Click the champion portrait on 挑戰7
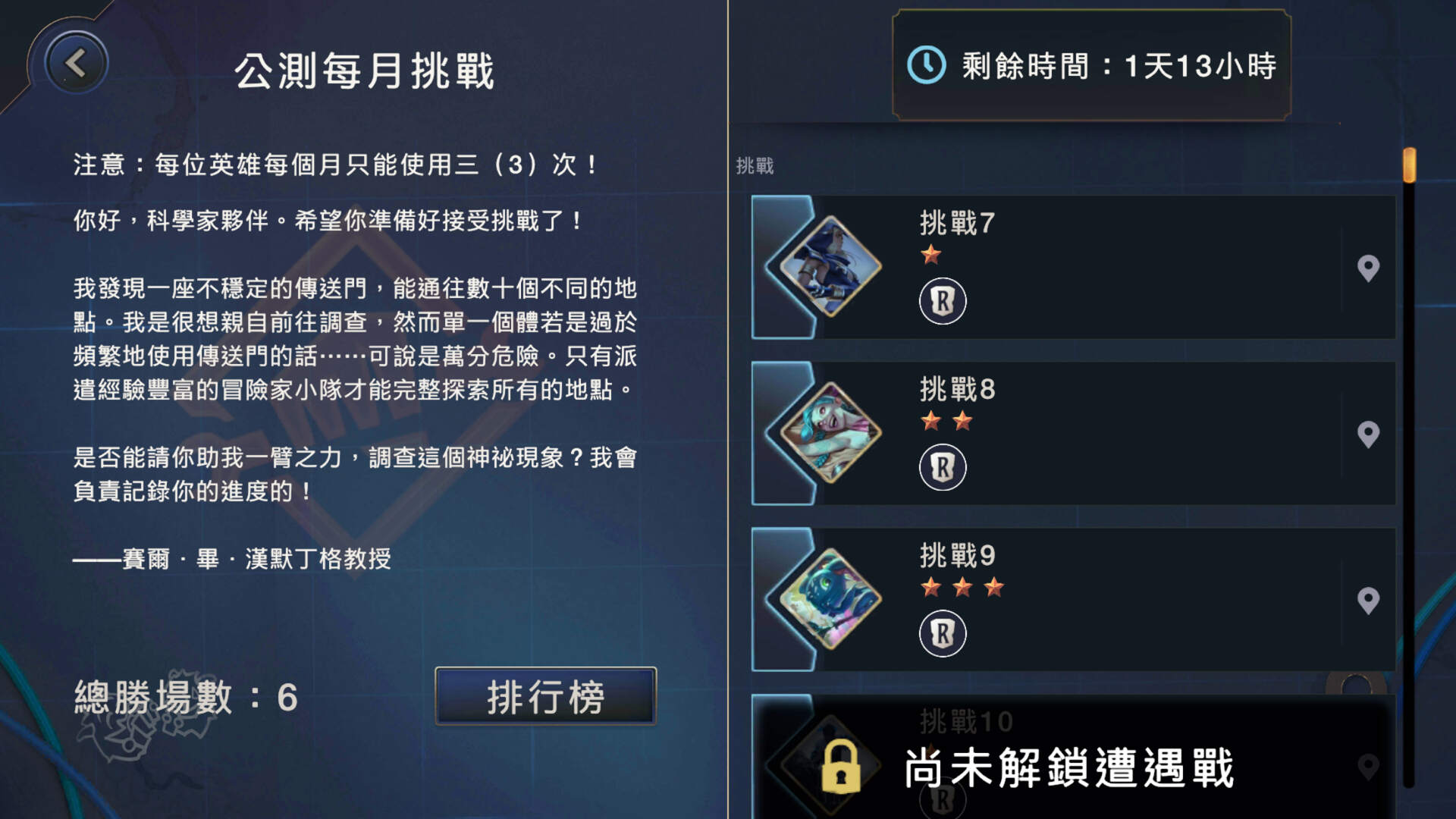The width and height of the screenshot is (1456, 819). coord(831,267)
